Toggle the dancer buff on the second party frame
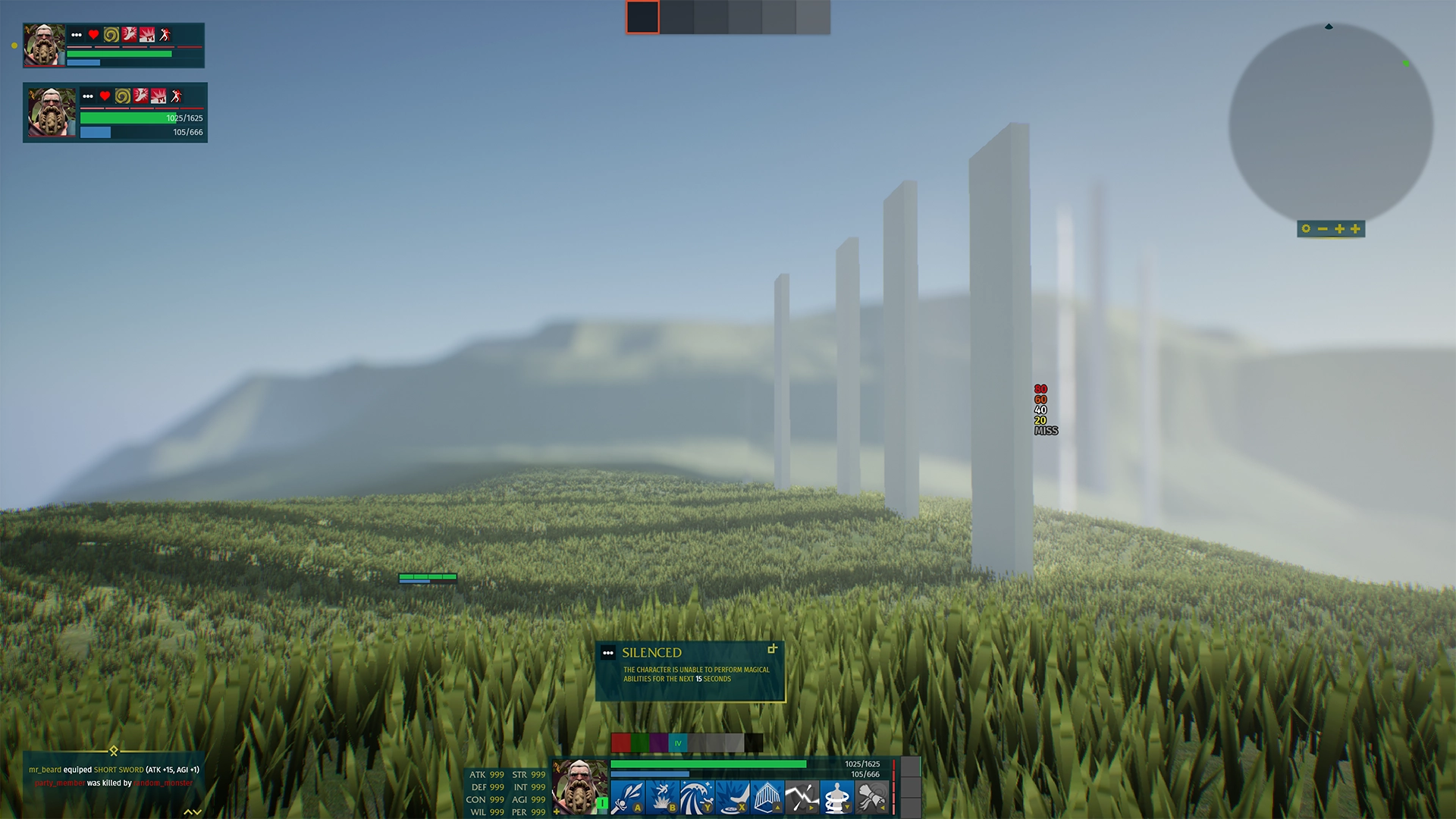 175,96
